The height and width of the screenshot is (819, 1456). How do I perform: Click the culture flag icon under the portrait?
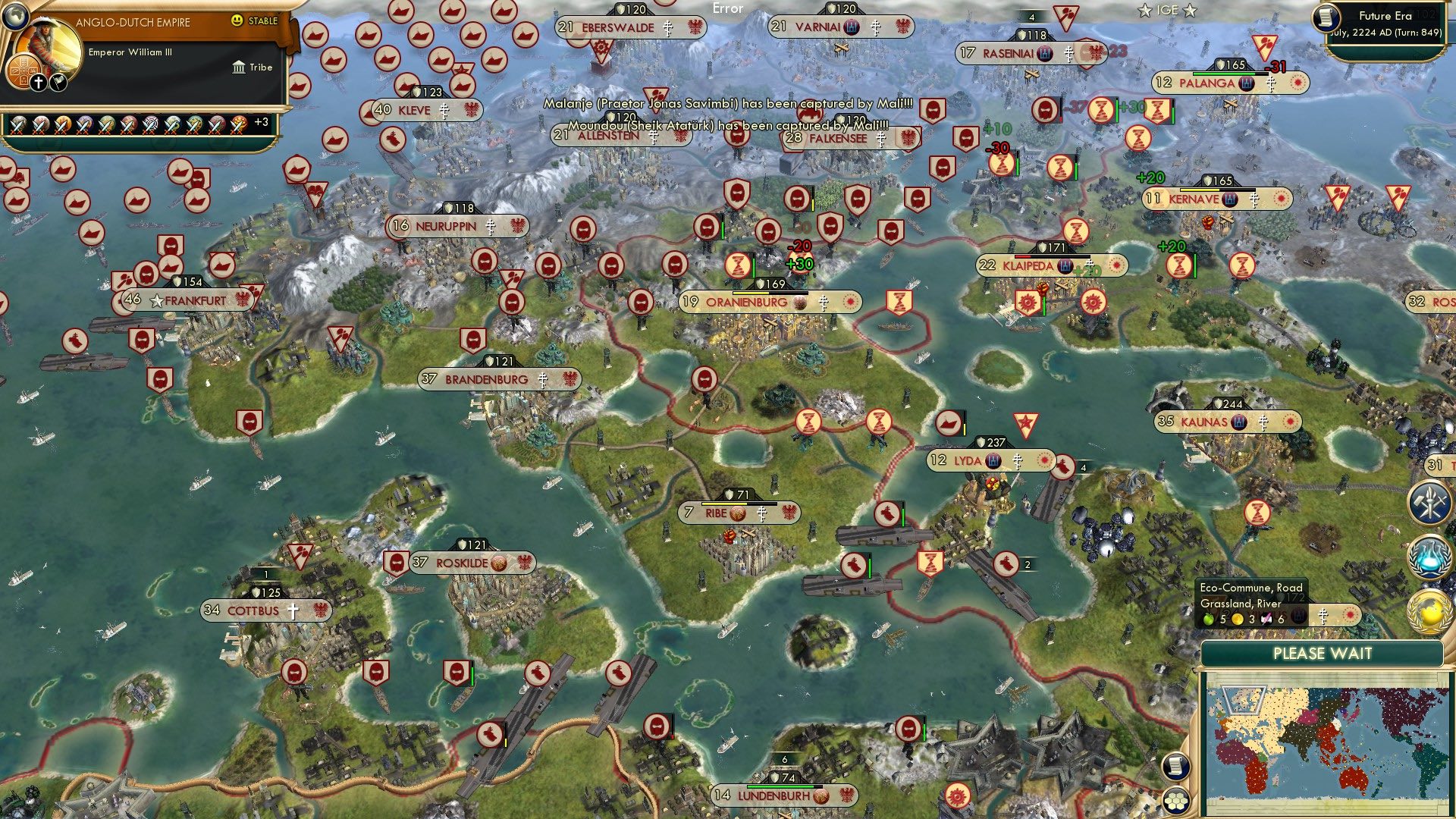57,81
